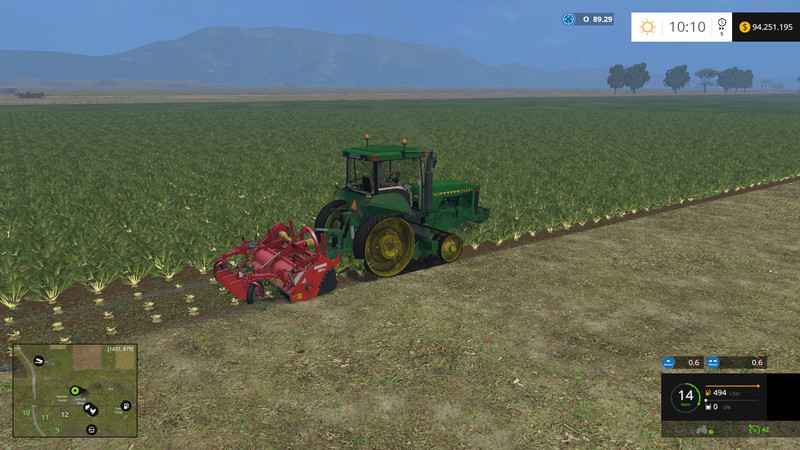Click the time scale clock icon
The height and width of the screenshot is (450, 800).
723,27
